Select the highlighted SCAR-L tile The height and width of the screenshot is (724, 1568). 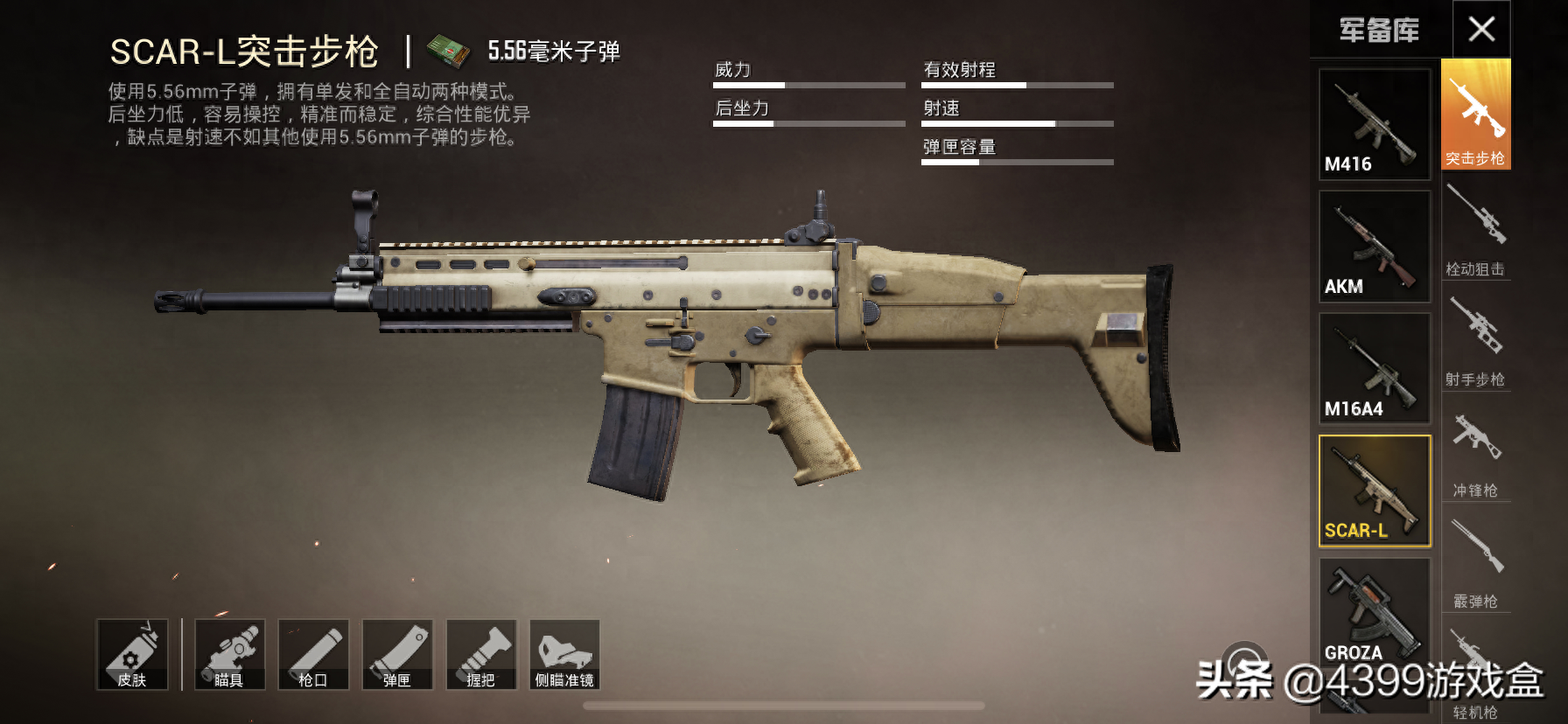1374,491
